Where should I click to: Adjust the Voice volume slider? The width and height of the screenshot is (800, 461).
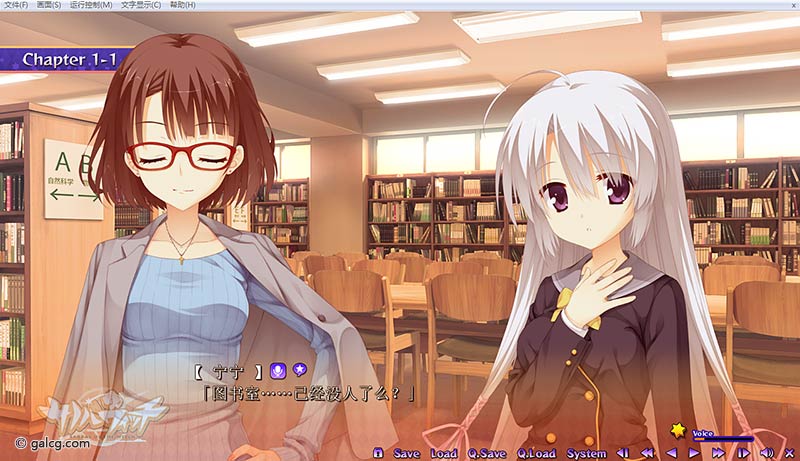click(723, 439)
